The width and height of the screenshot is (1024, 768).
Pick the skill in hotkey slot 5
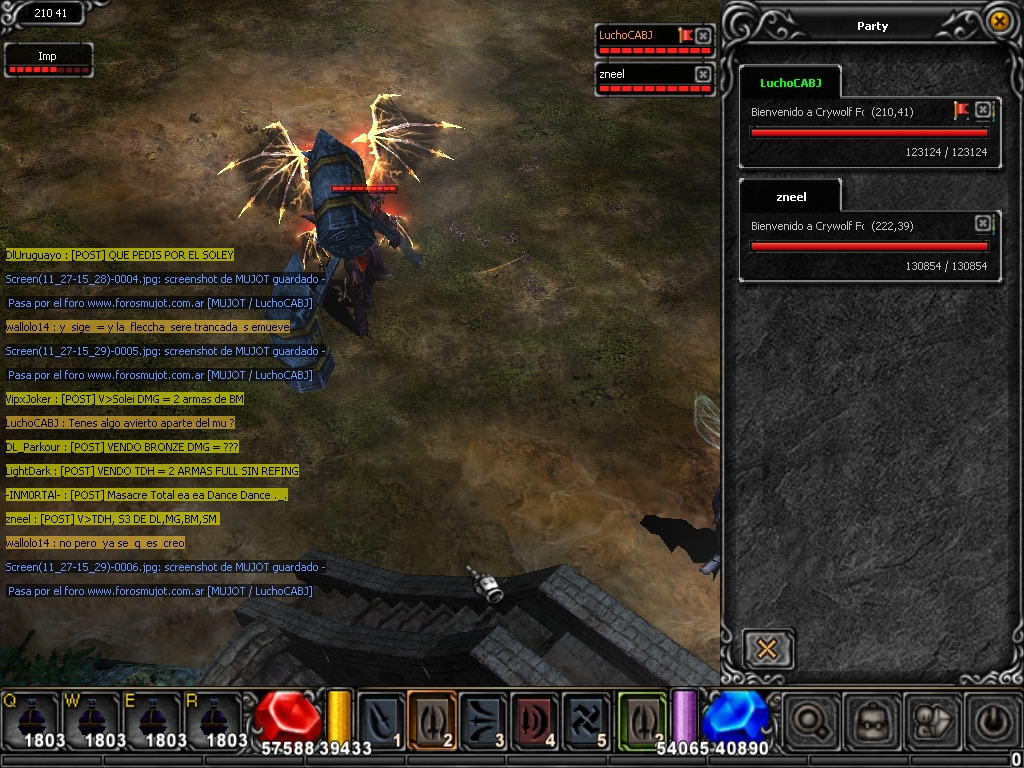(x=586, y=718)
